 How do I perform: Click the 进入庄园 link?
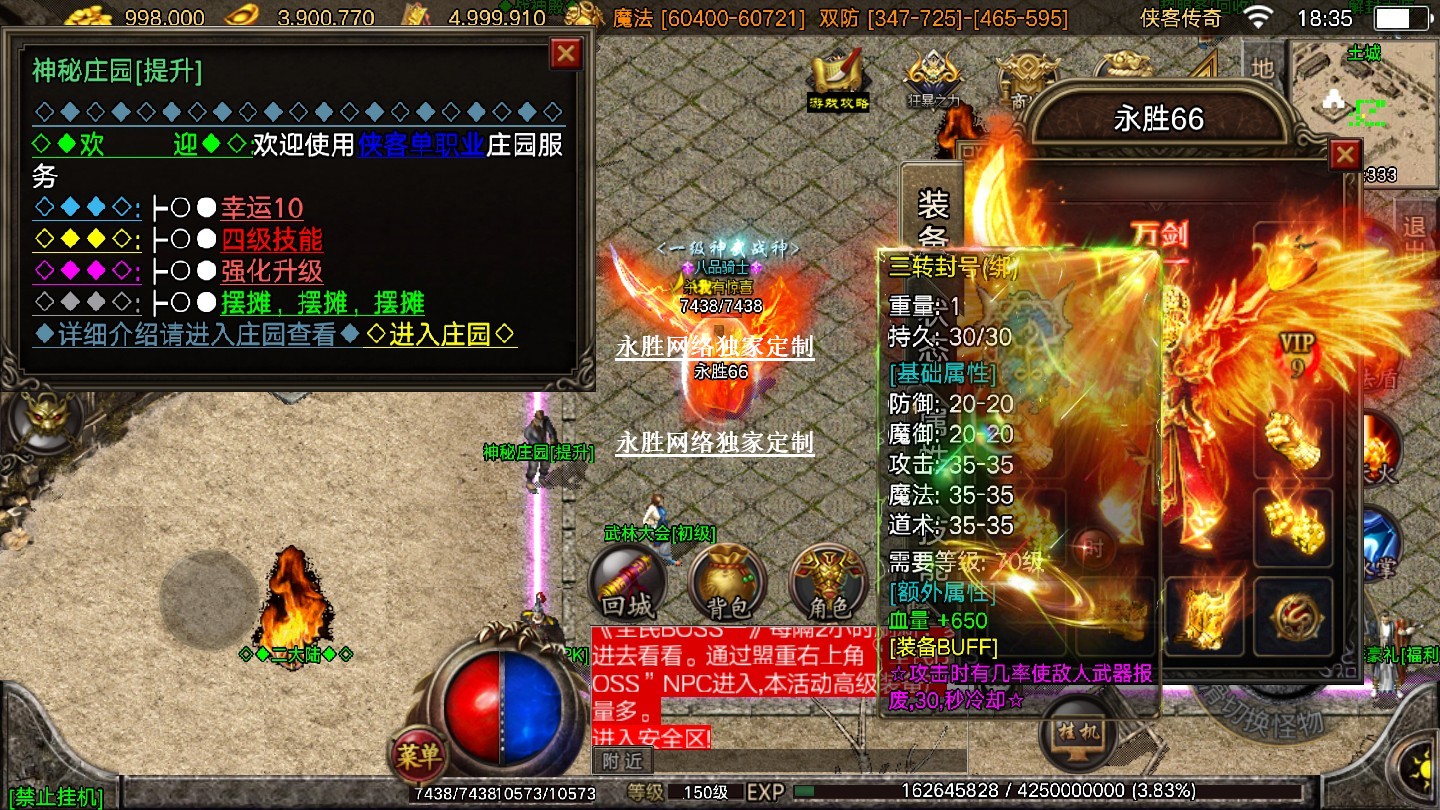click(x=441, y=335)
